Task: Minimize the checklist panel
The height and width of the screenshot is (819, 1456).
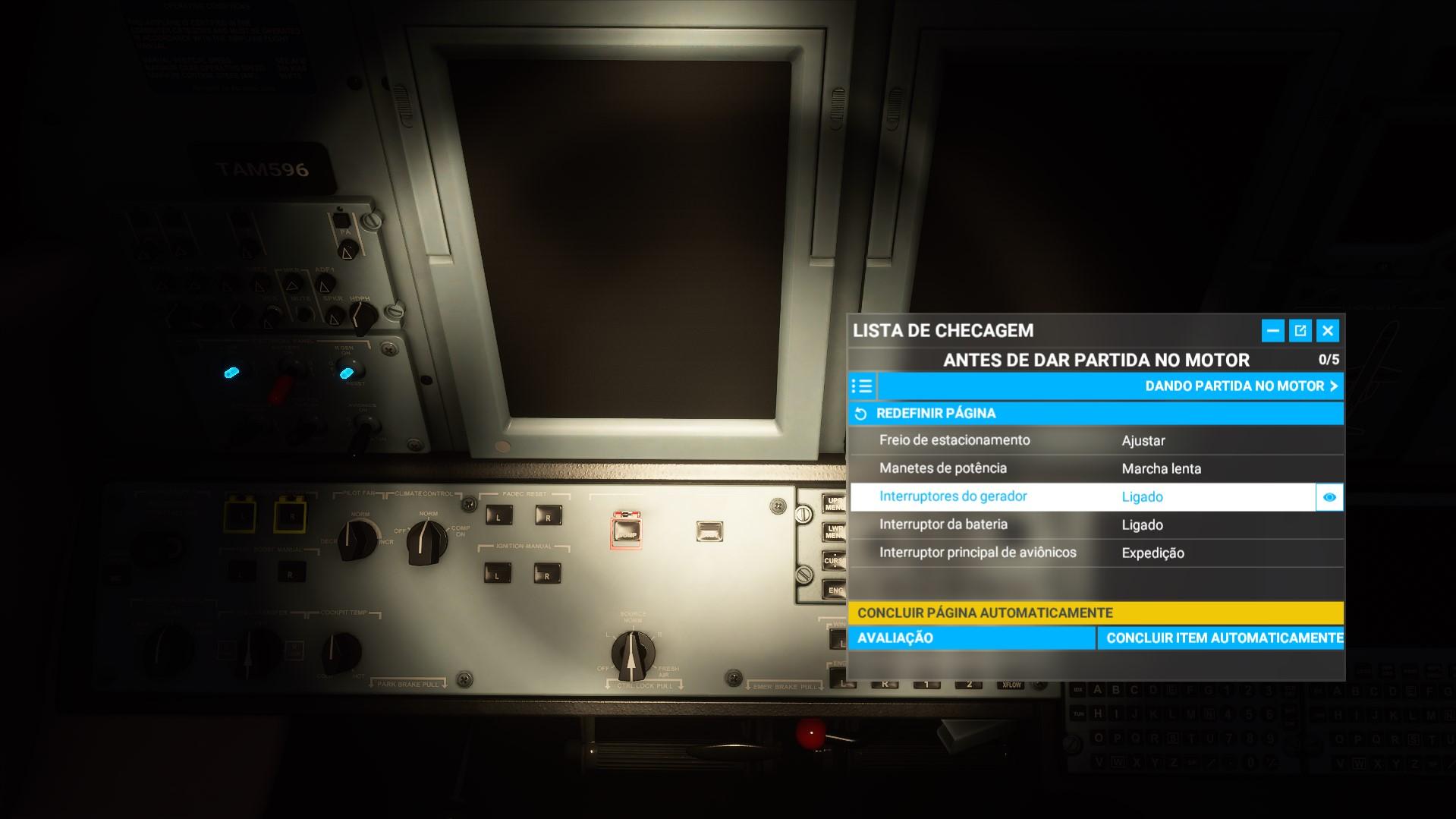Action: (1273, 330)
